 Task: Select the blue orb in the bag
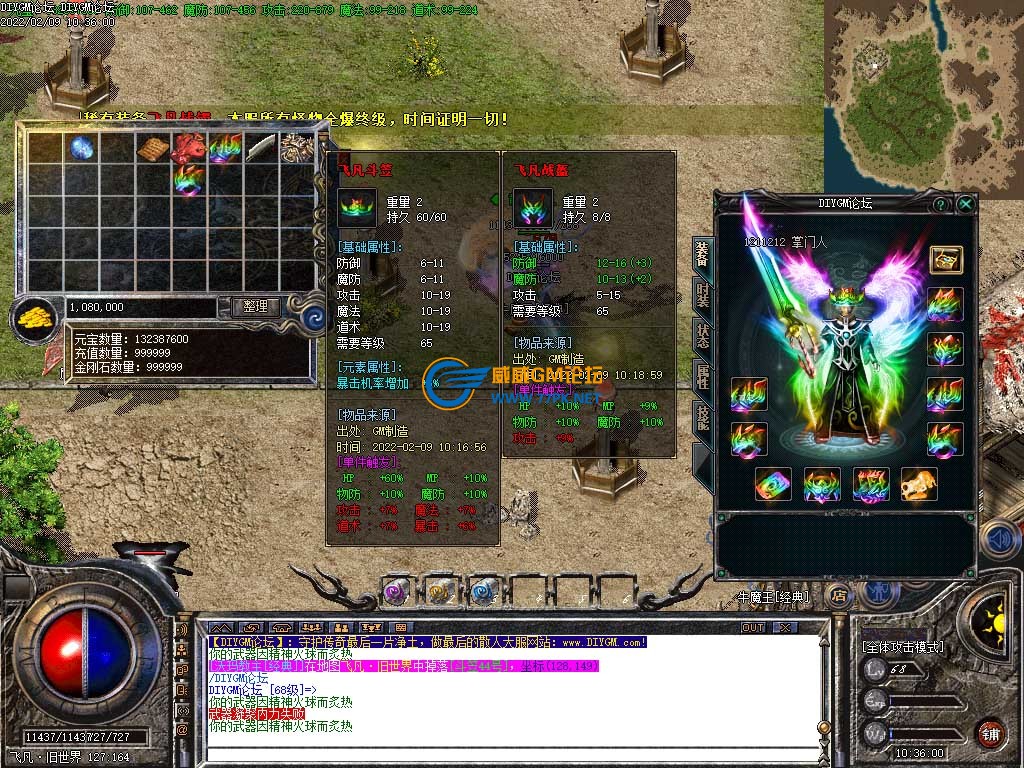coord(81,149)
